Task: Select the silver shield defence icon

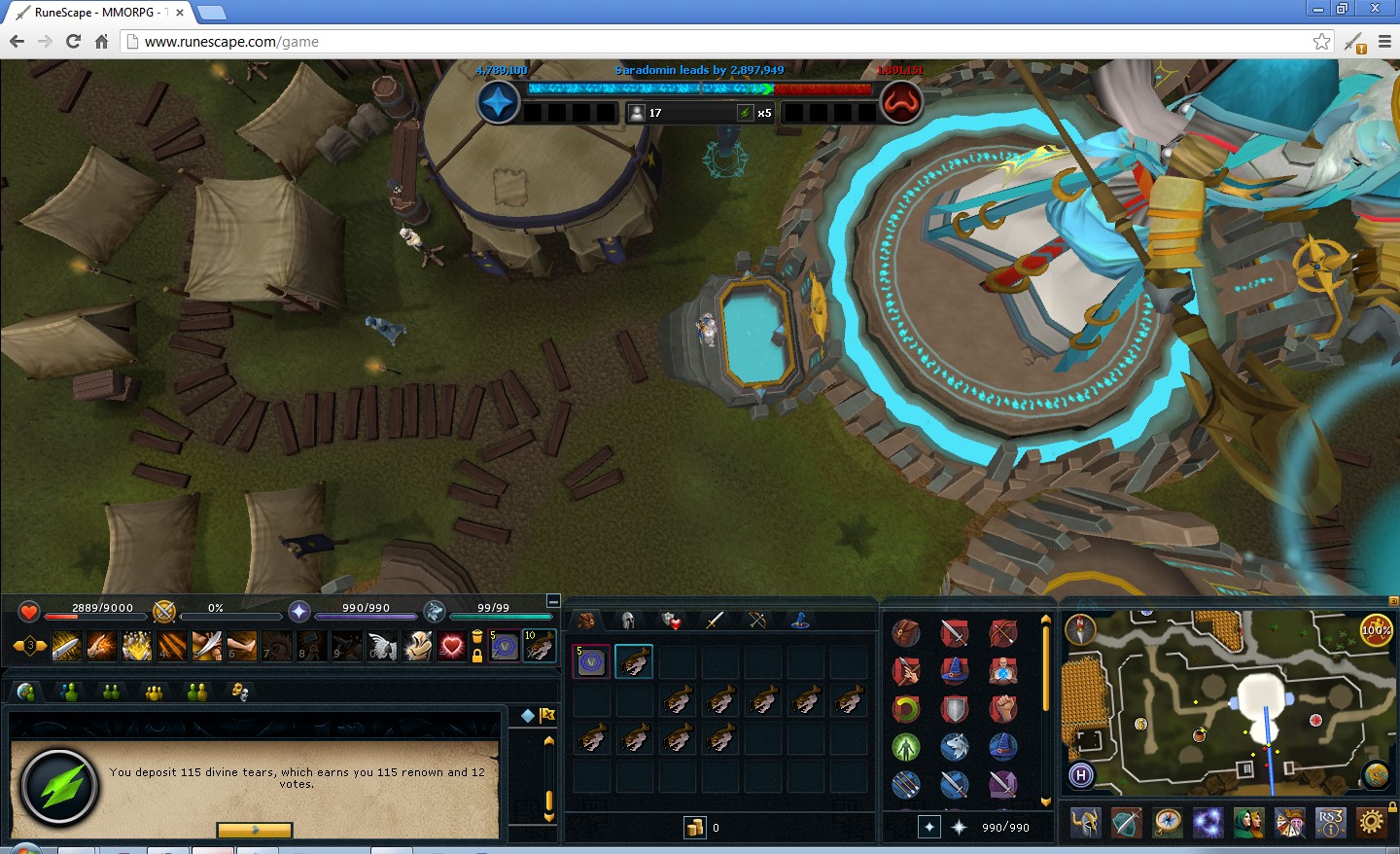Action: click(x=954, y=709)
